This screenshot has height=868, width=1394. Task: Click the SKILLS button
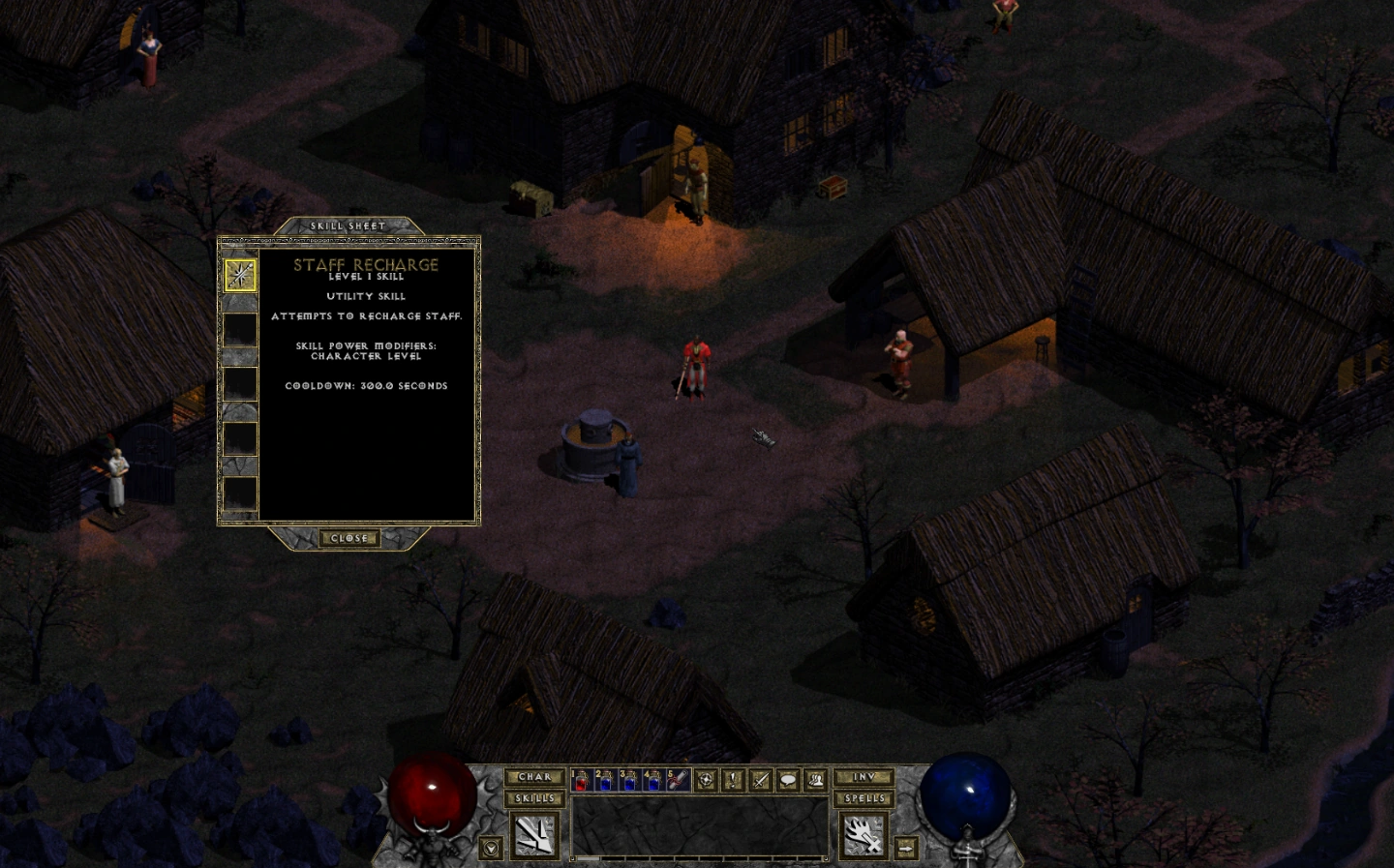coord(534,798)
